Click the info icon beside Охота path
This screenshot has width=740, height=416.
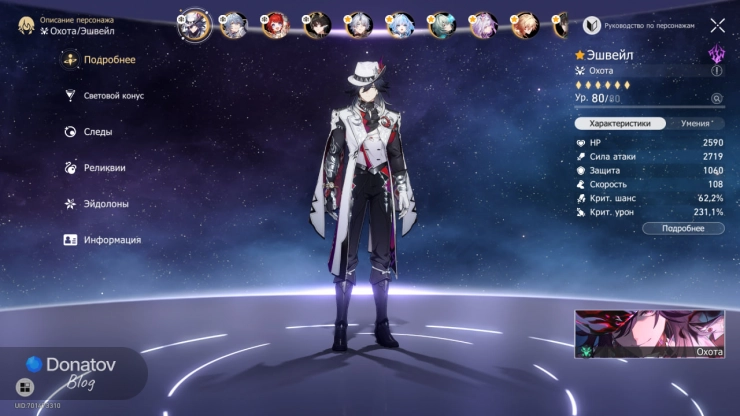tap(716, 71)
